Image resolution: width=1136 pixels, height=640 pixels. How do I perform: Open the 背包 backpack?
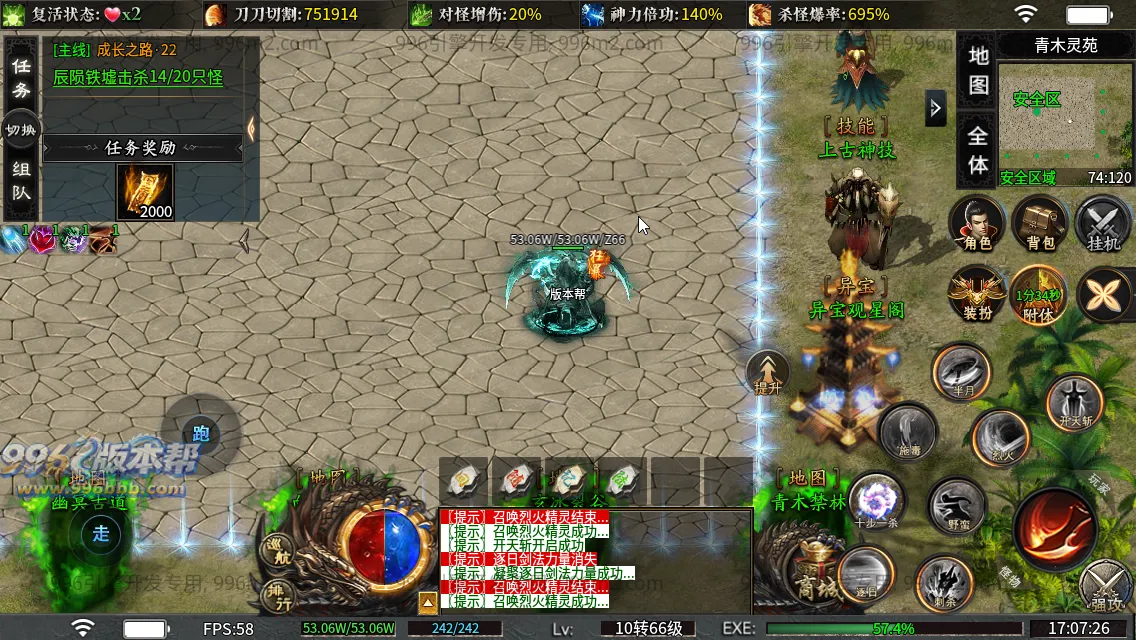click(1040, 223)
